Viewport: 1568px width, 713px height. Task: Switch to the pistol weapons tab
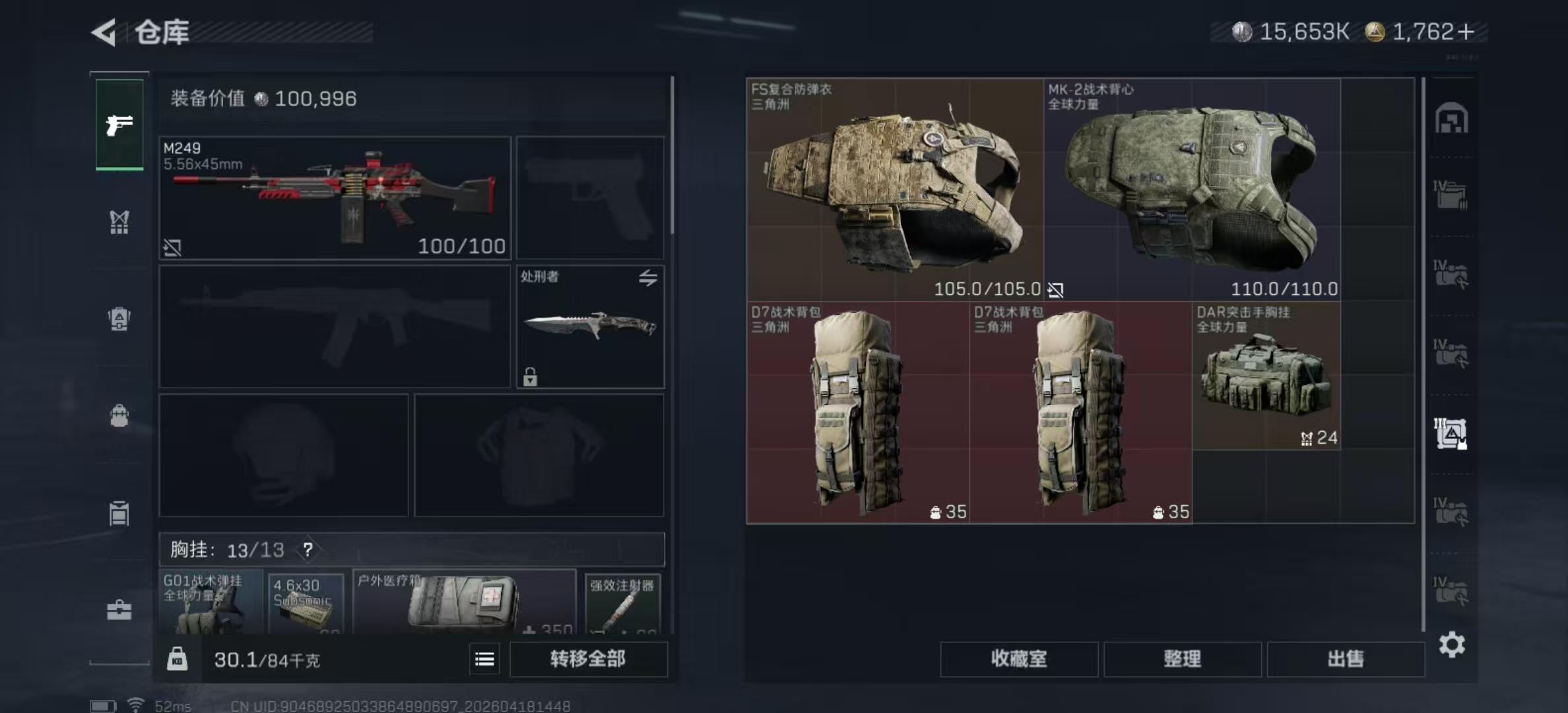119,125
